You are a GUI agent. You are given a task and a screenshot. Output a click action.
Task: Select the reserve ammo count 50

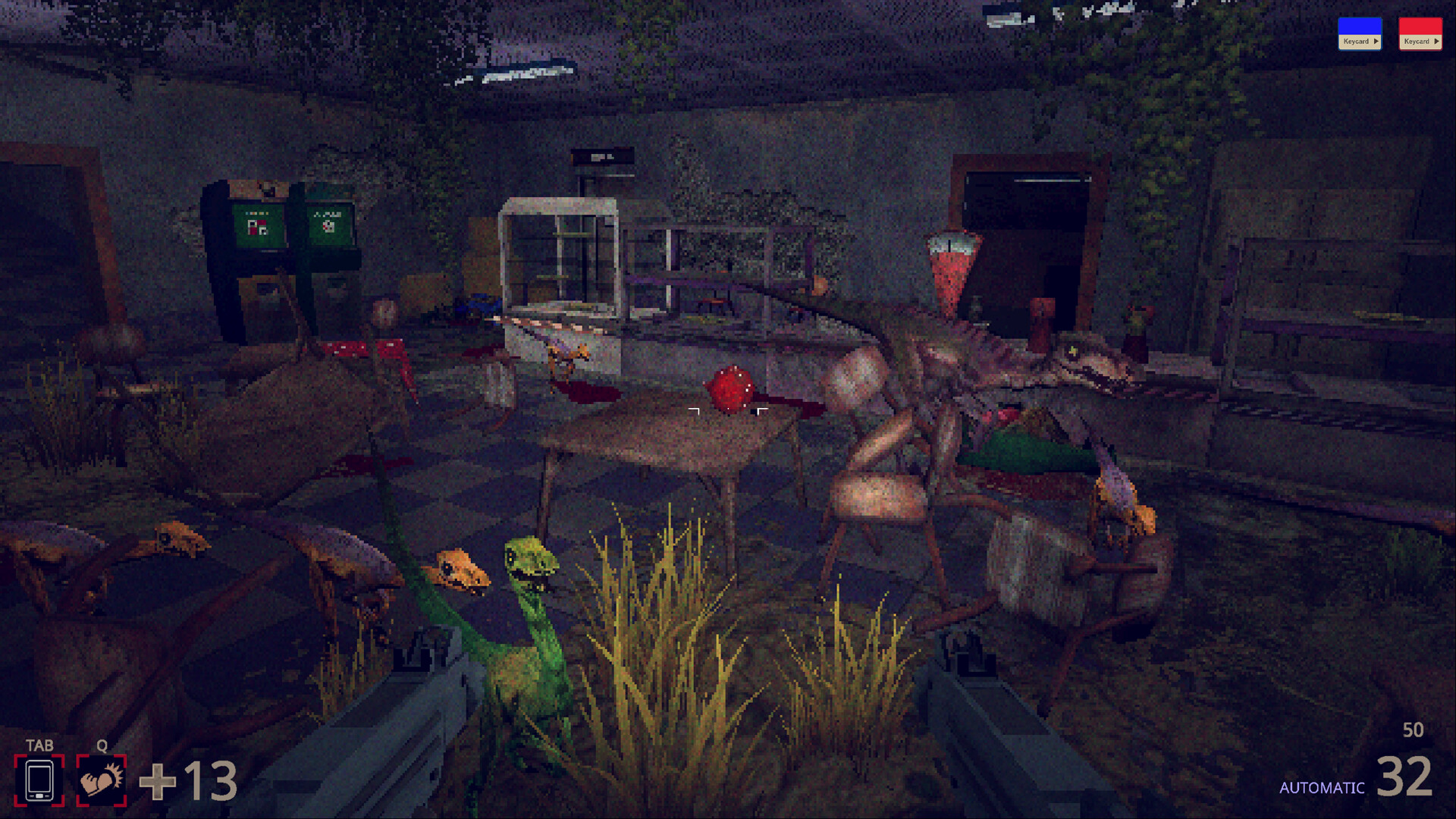point(1412,731)
